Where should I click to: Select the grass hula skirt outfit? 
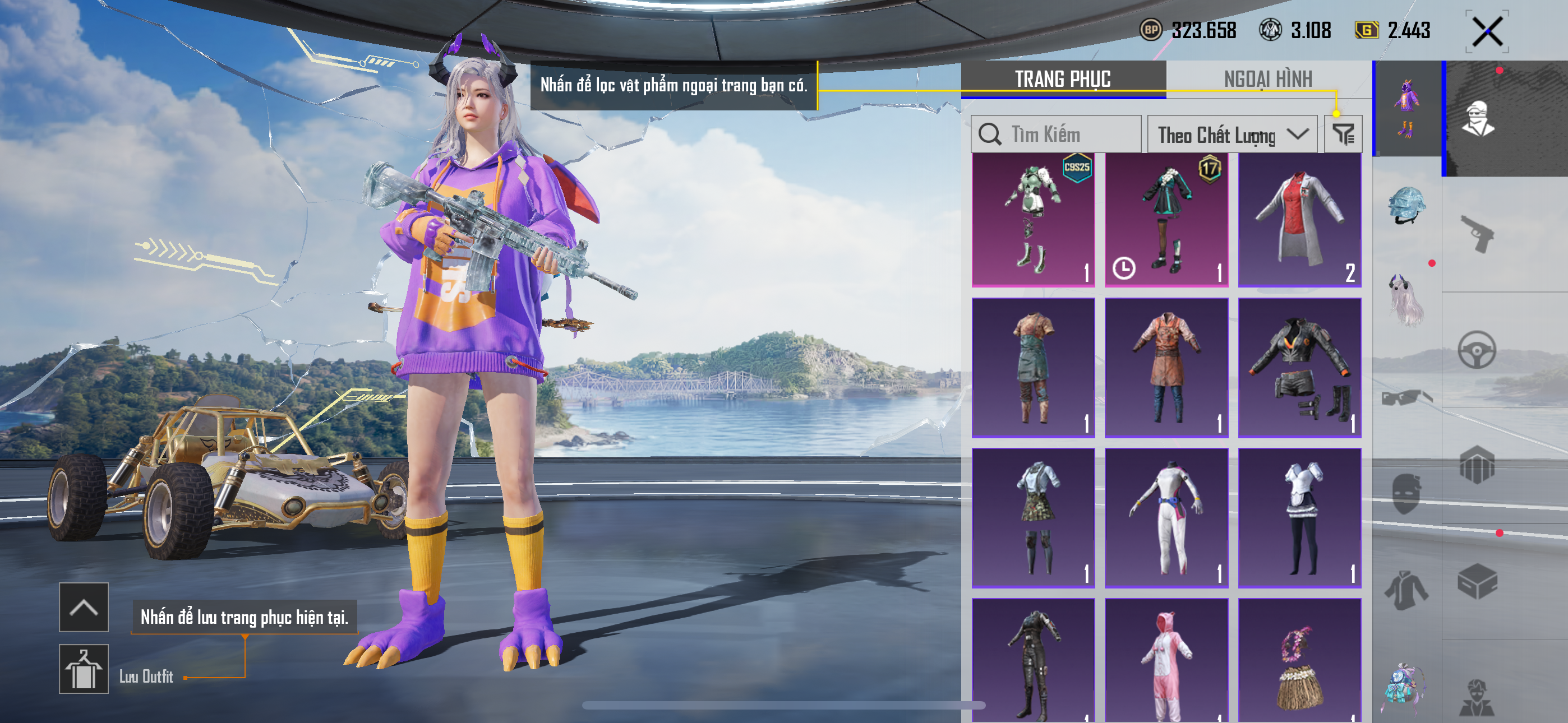[1299, 660]
